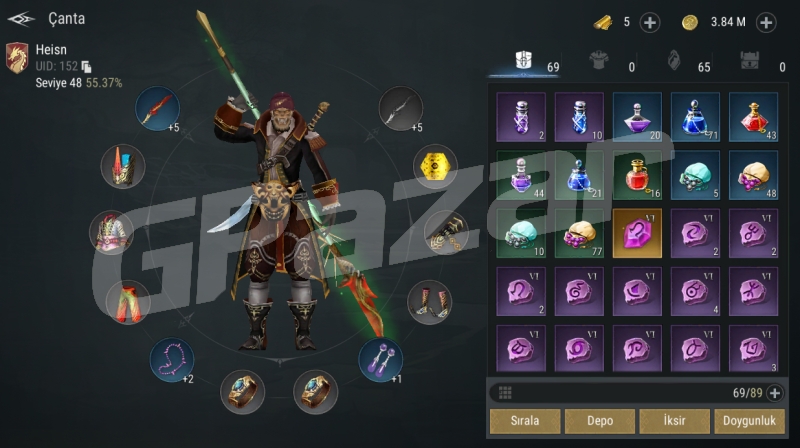This screenshot has width=800, height=448.
Task: Select the red potion stack of 43
Action: [753, 118]
